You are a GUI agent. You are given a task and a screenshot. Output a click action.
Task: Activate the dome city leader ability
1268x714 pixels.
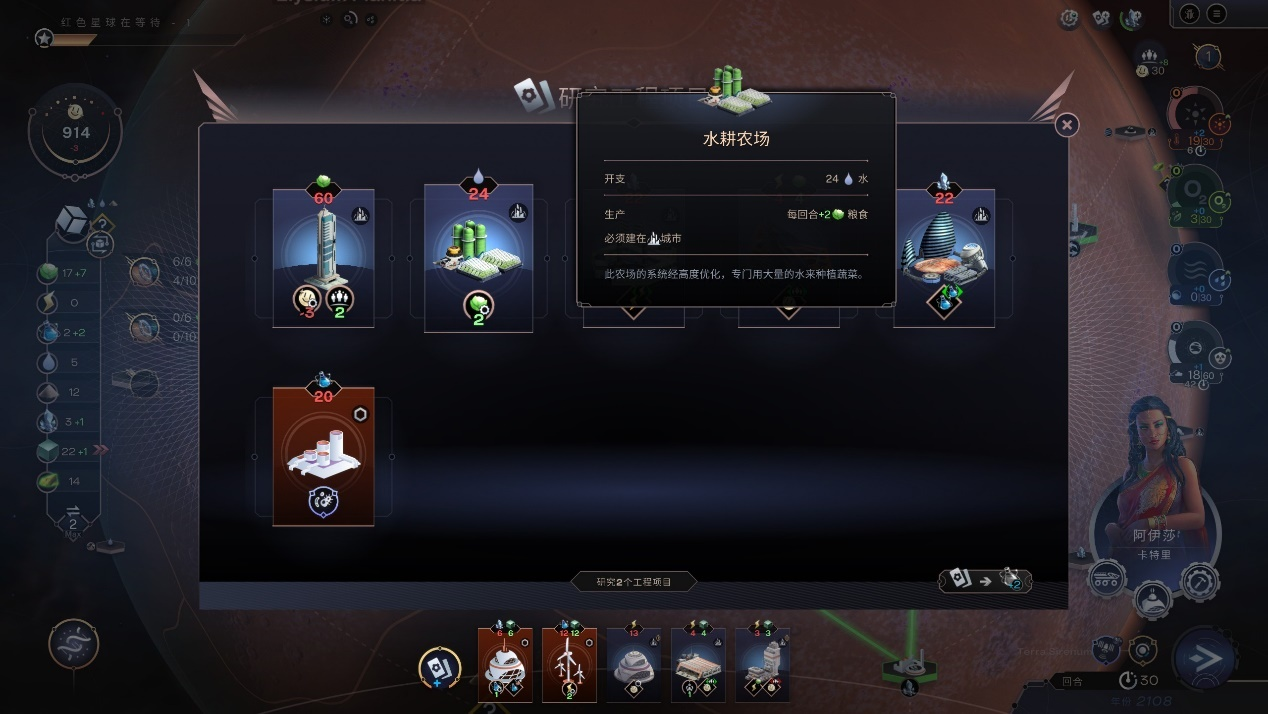(1154, 599)
